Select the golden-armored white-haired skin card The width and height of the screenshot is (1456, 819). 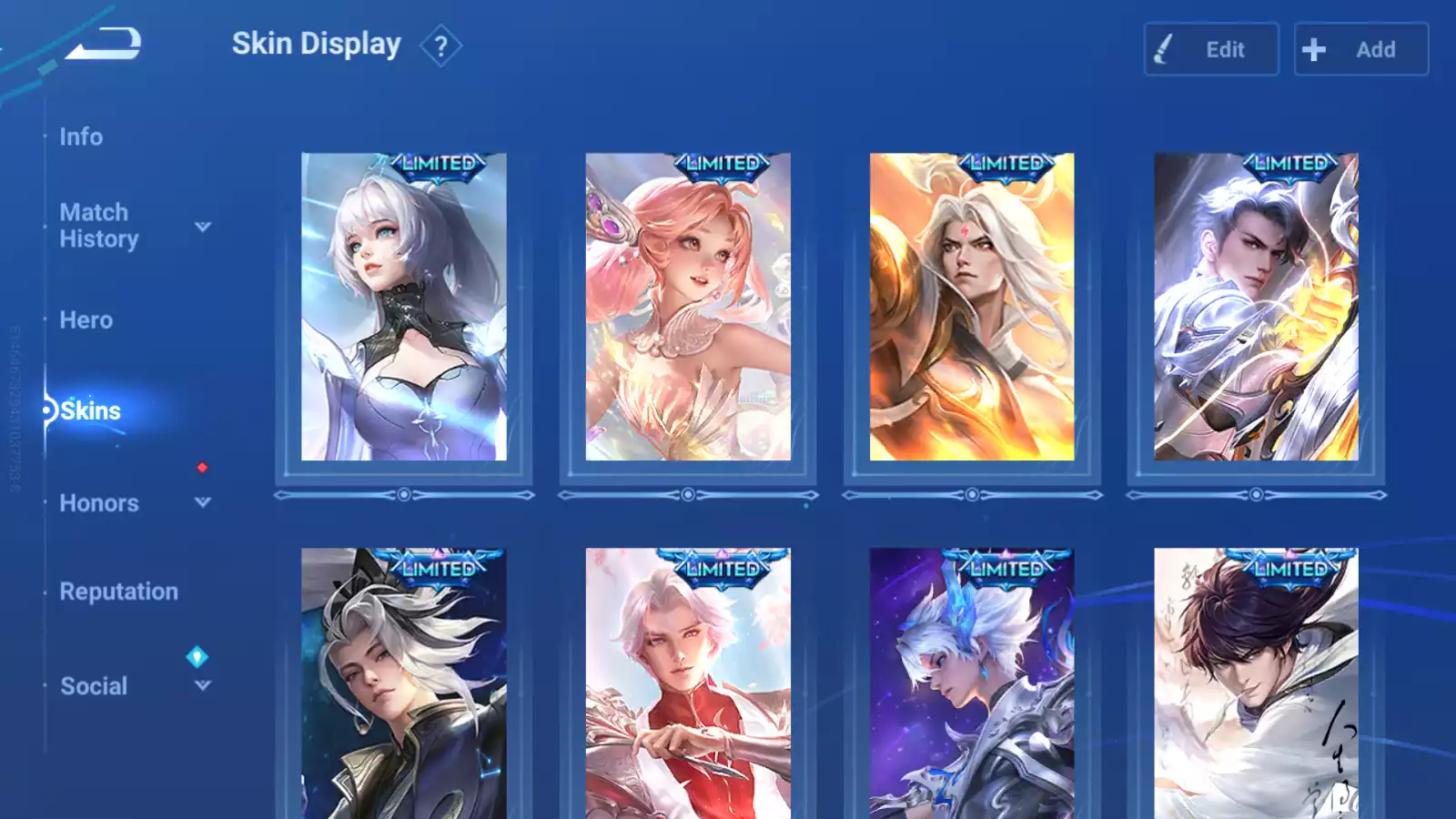971,307
